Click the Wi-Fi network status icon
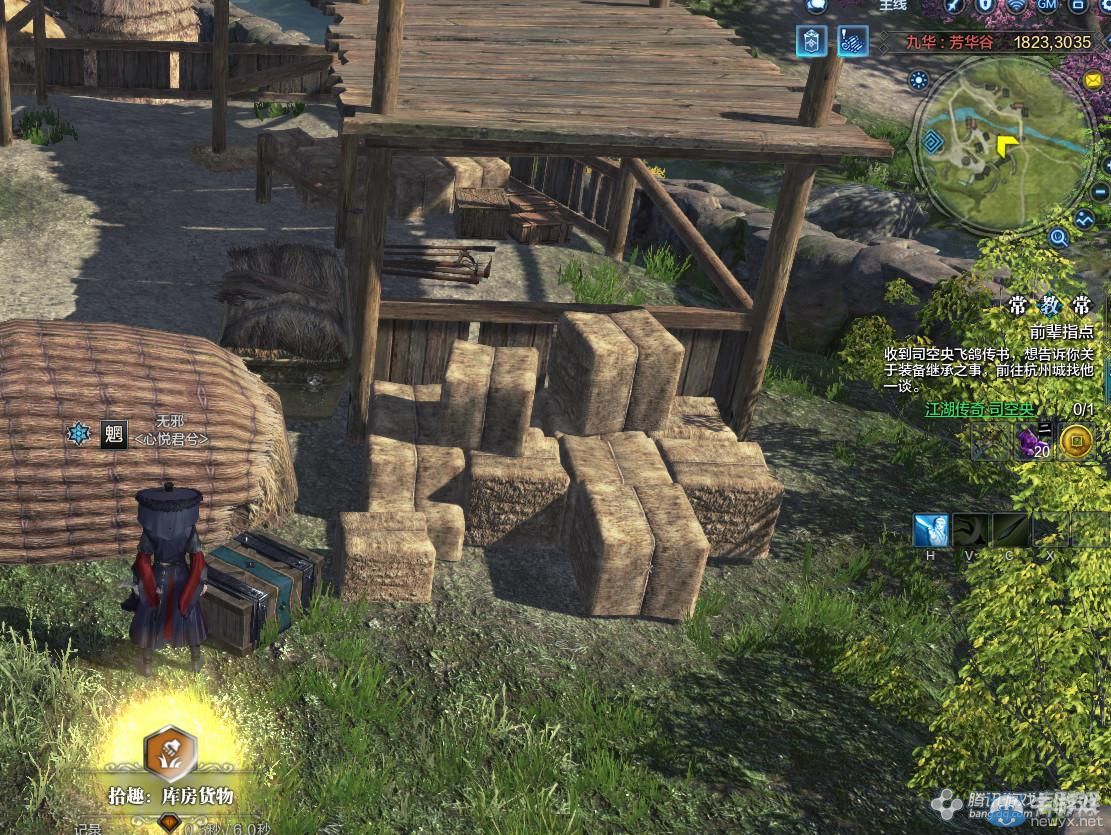 [1016, 5]
